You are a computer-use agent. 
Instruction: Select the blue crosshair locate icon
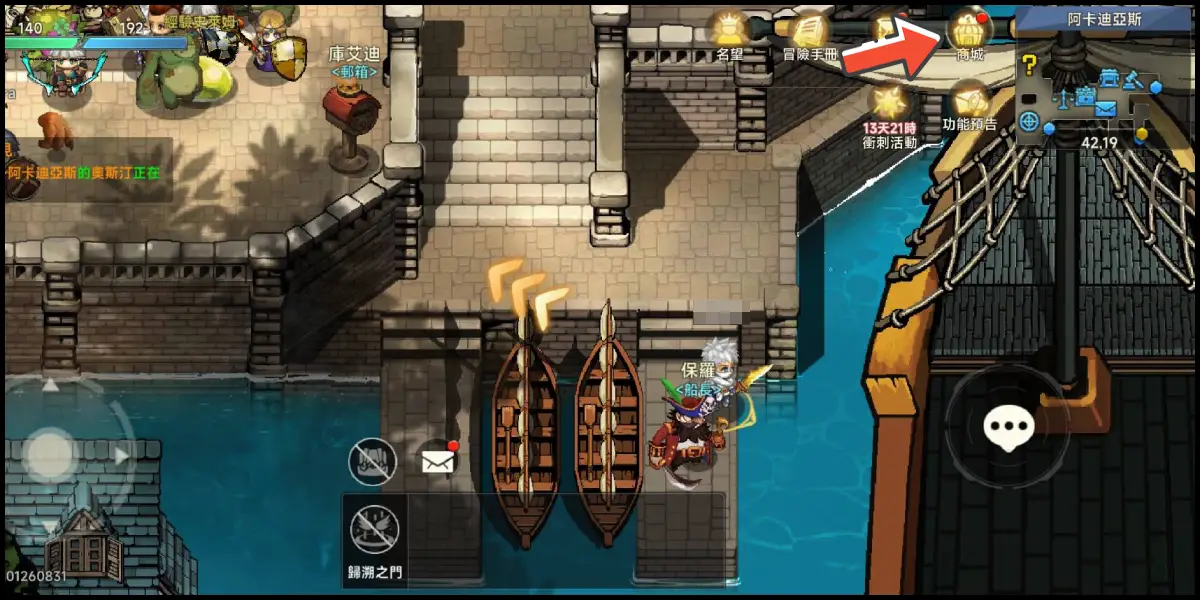point(1029,121)
